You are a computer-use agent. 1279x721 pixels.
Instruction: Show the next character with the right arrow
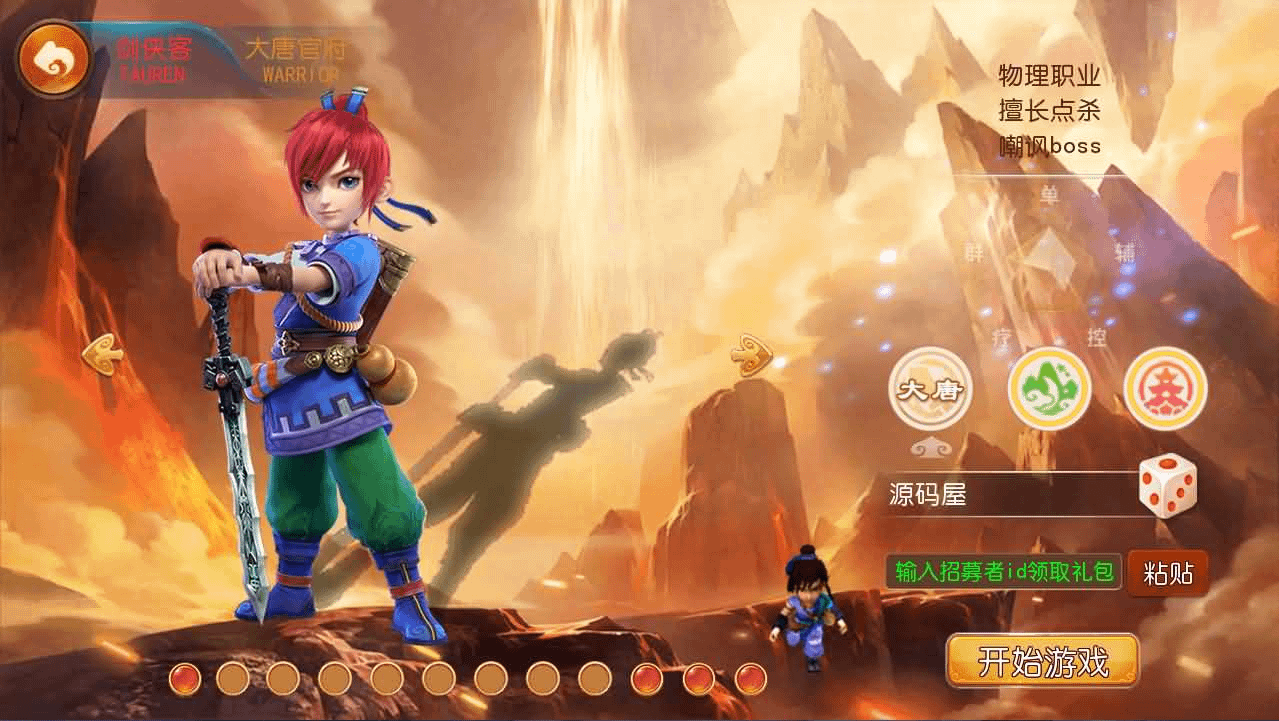[x=751, y=354]
